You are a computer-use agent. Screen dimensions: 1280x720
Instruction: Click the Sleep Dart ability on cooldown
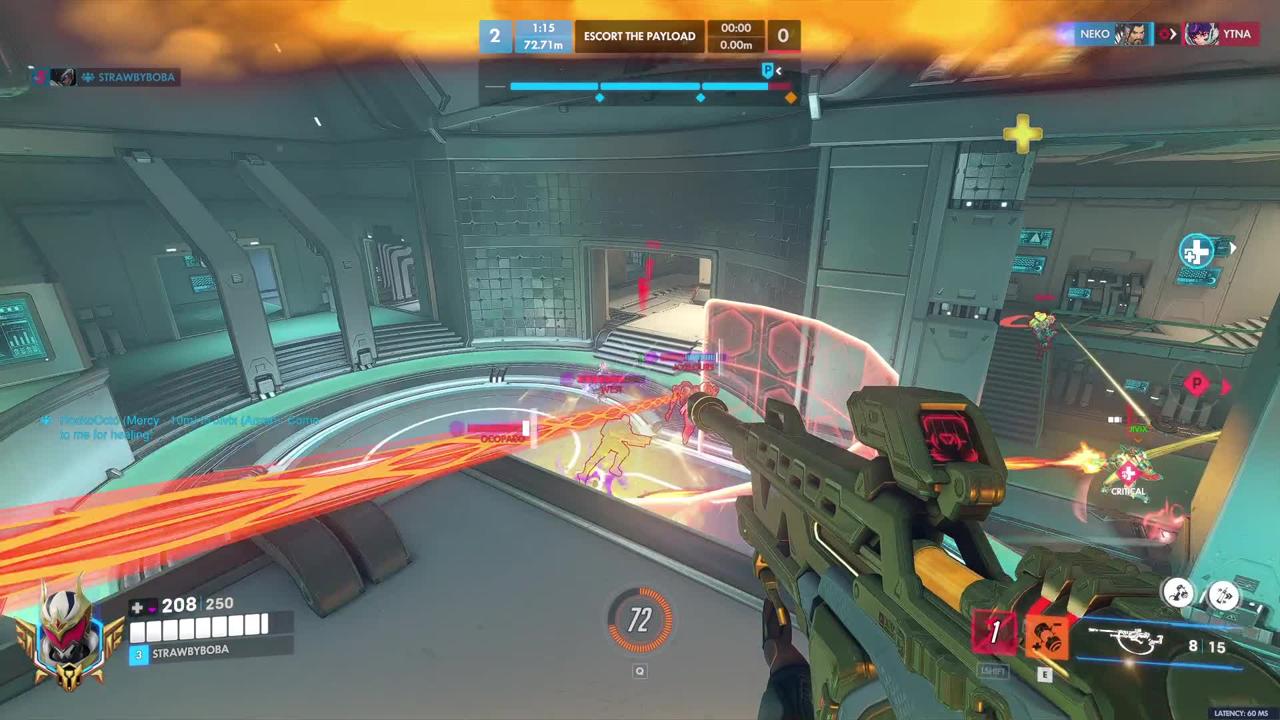coord(994,633)
